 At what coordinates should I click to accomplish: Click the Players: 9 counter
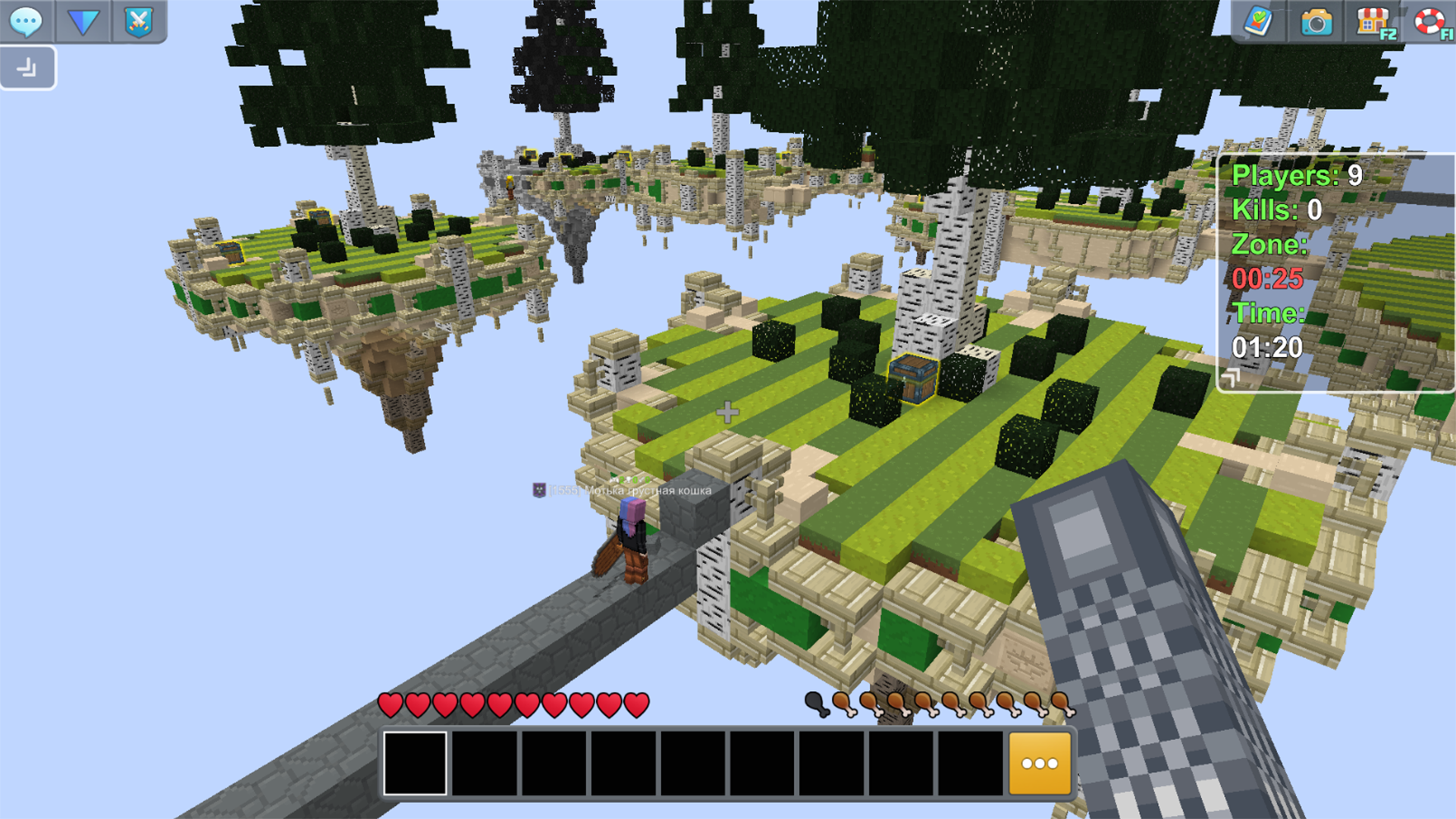point(1297,175)
